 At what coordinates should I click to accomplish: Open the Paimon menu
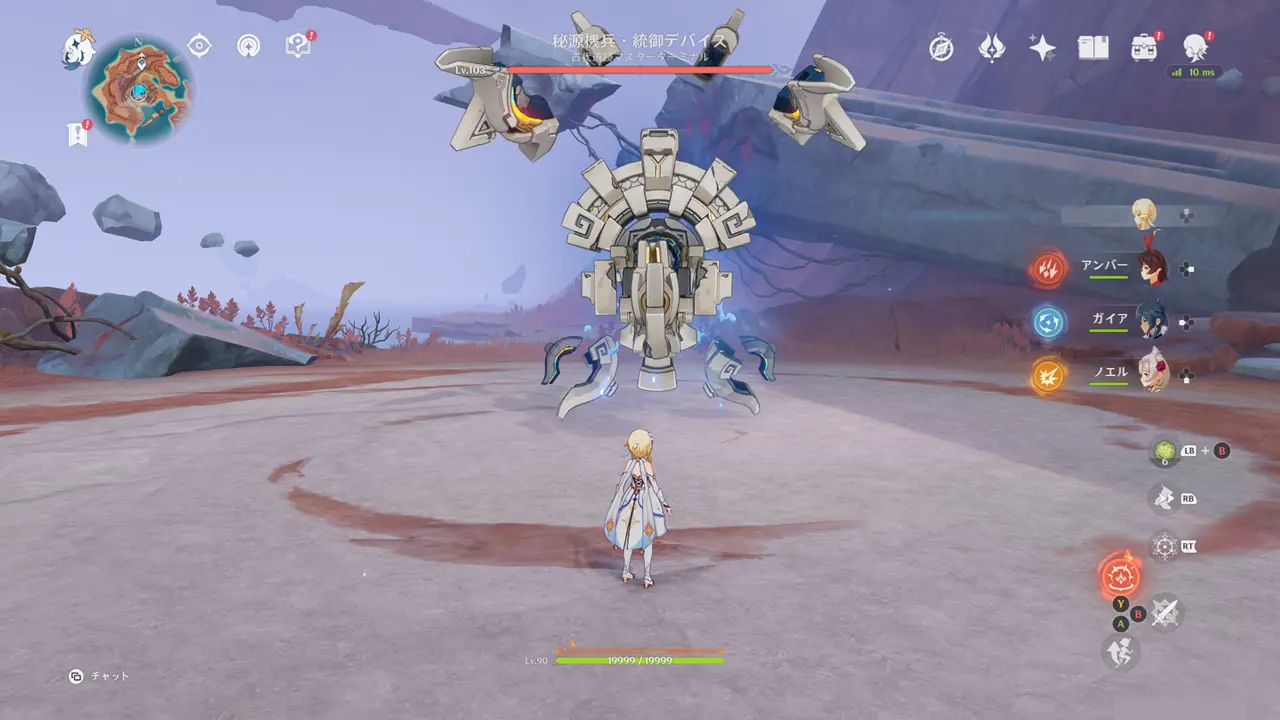point(79,48)
